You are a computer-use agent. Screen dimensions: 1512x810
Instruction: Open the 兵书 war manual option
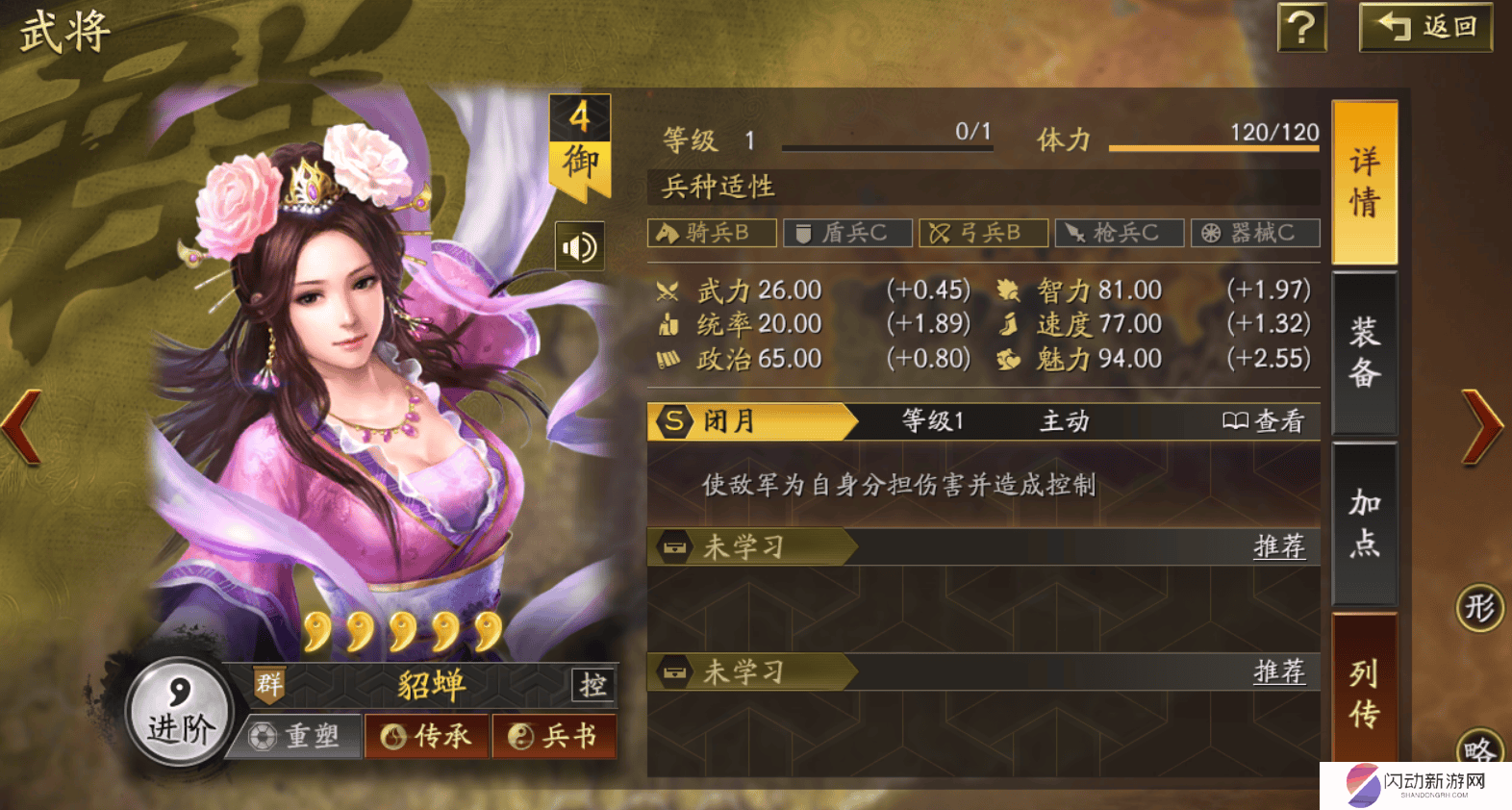tap(555, 736)
